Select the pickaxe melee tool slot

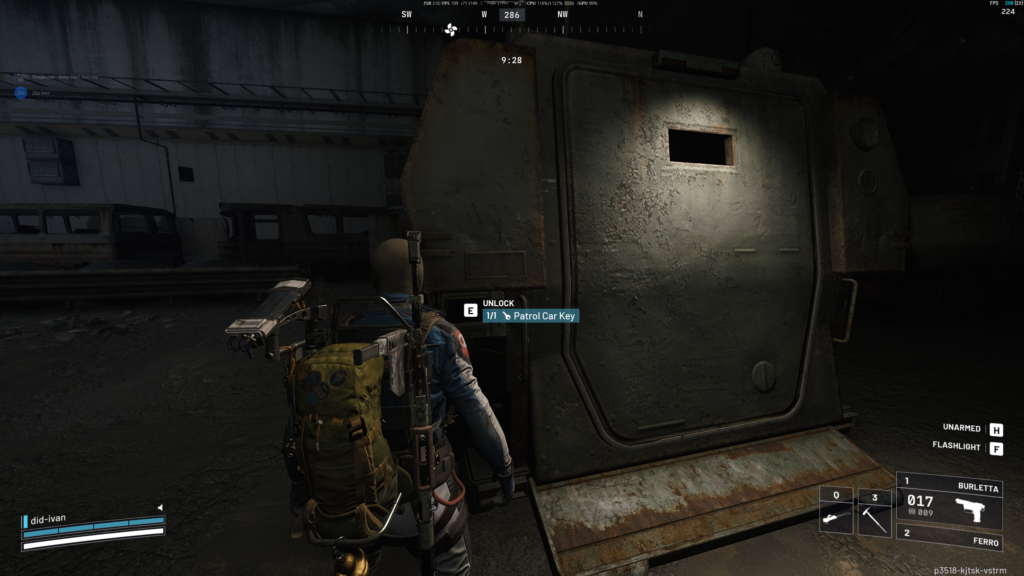pyautogui.click(x=875, y=512)
